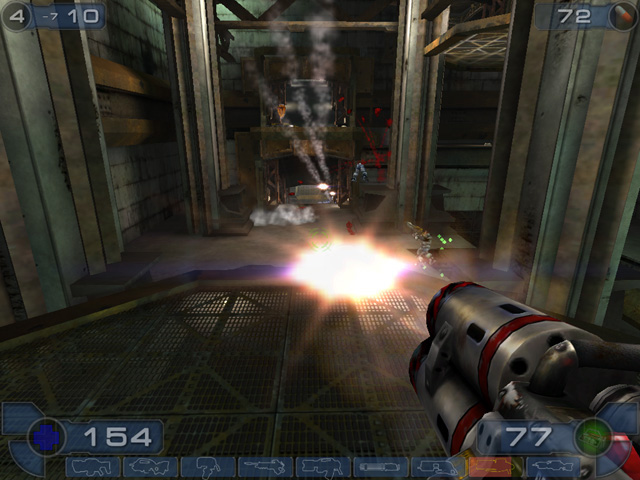This screenshot has height=480, width=640.
Task: Click the green ammo orb icon
Action: click(x=594, y=437)
